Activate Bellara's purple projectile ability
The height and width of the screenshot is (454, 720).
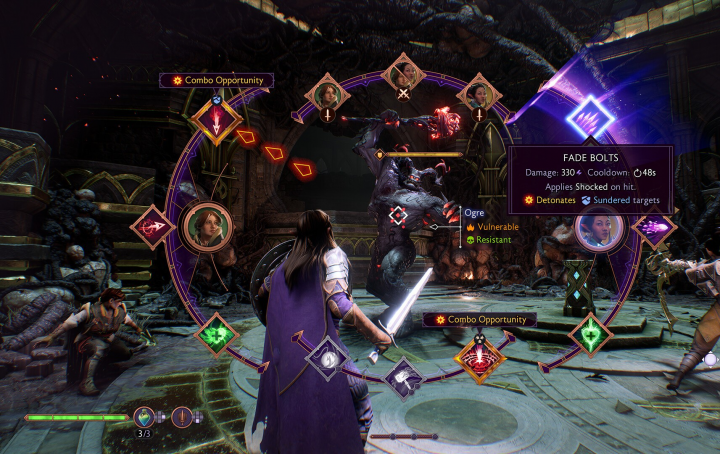point(655,229)
